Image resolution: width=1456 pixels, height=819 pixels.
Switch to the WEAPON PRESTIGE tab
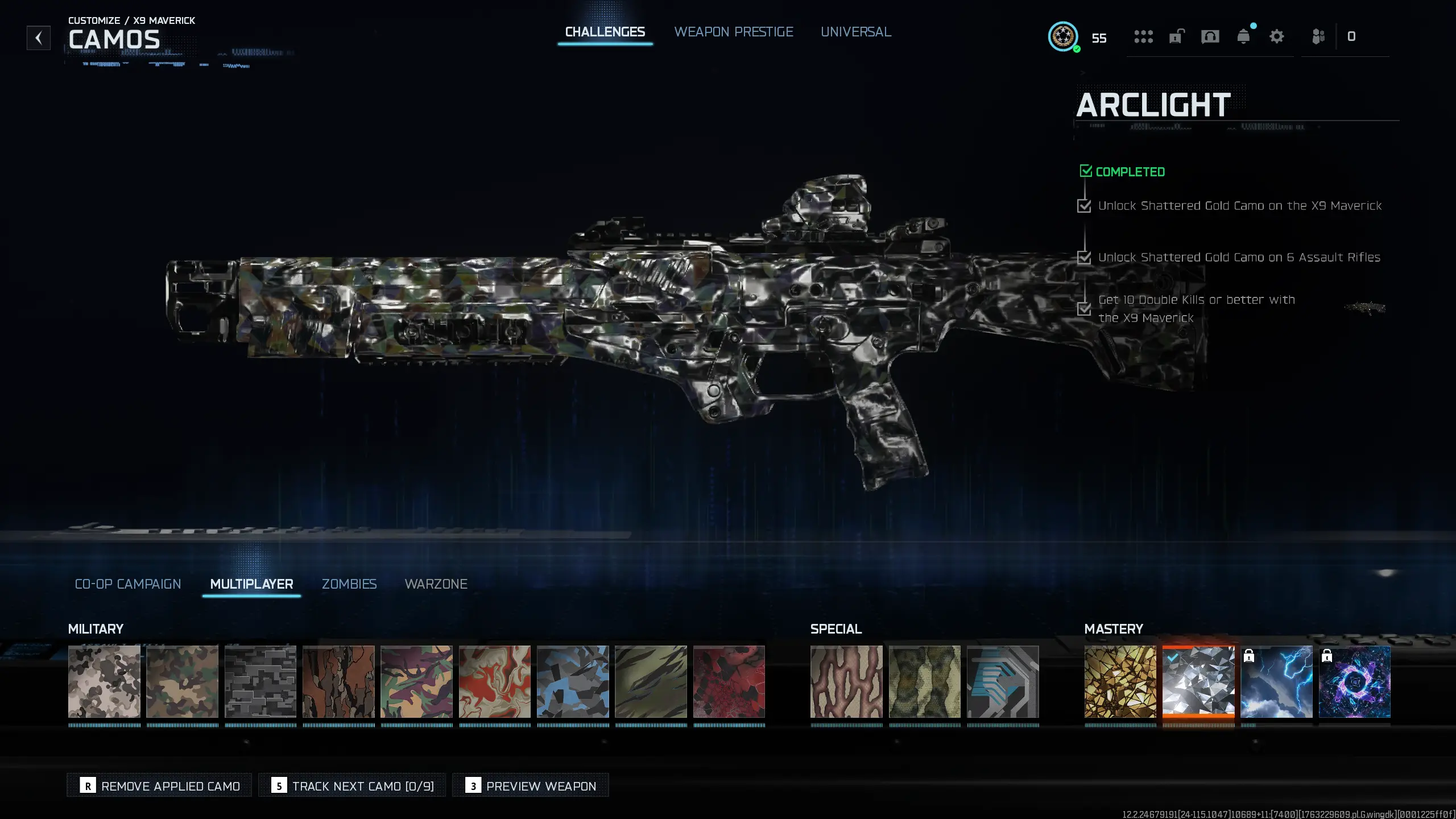tap(734, 32)
